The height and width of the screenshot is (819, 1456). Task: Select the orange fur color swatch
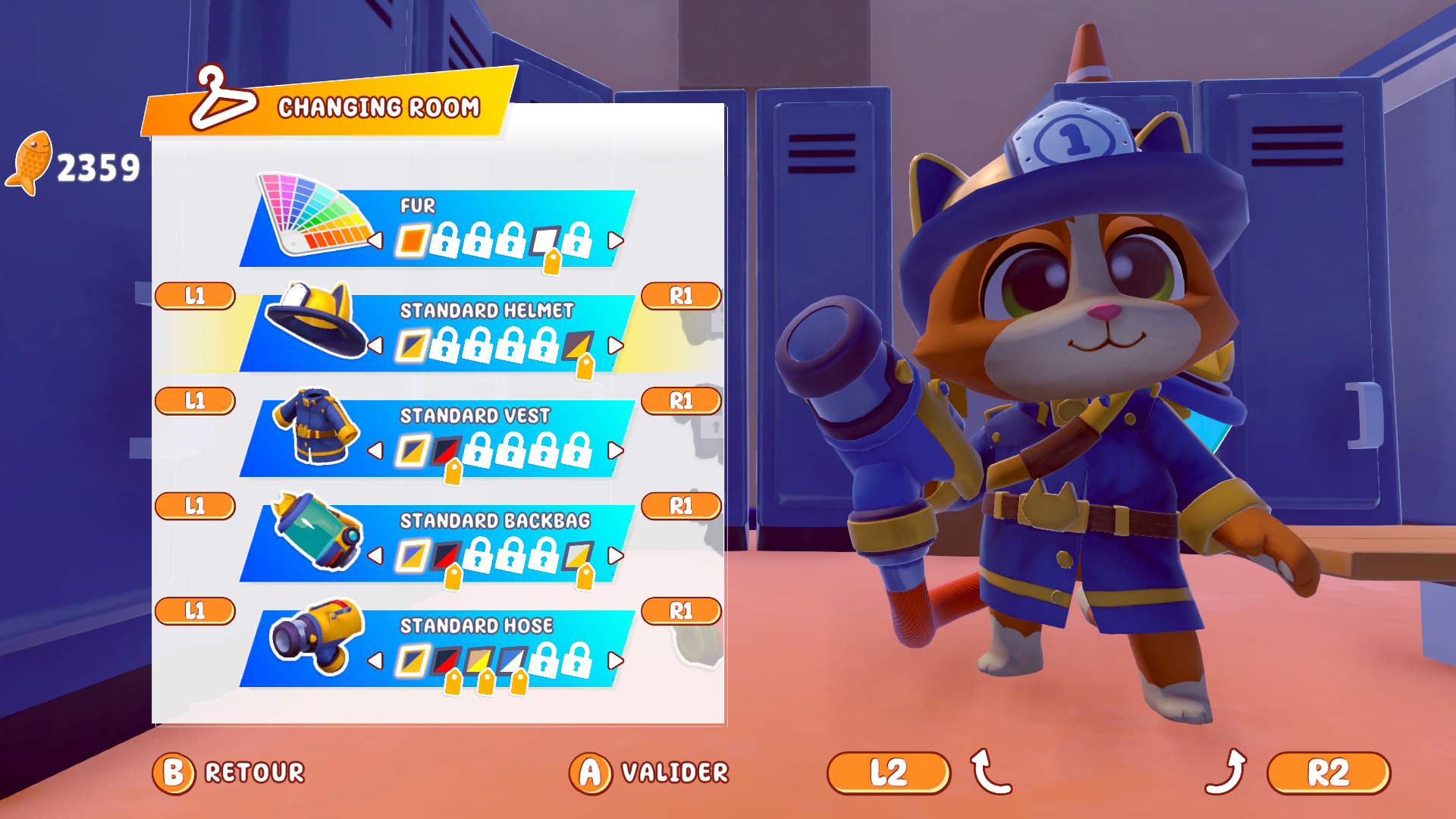(x=412, y=240)
